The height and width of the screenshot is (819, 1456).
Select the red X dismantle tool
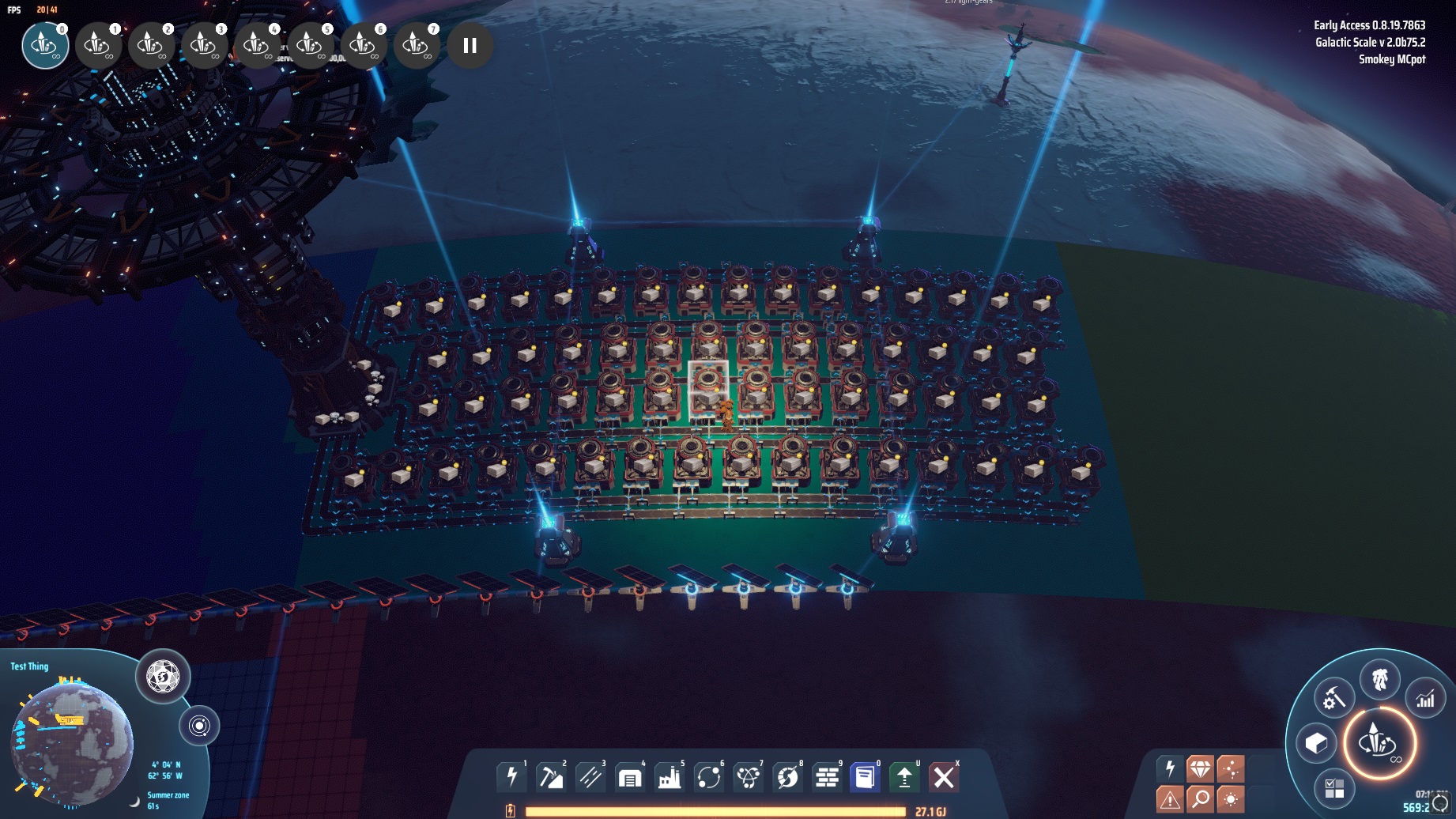(x=943, y=777)
